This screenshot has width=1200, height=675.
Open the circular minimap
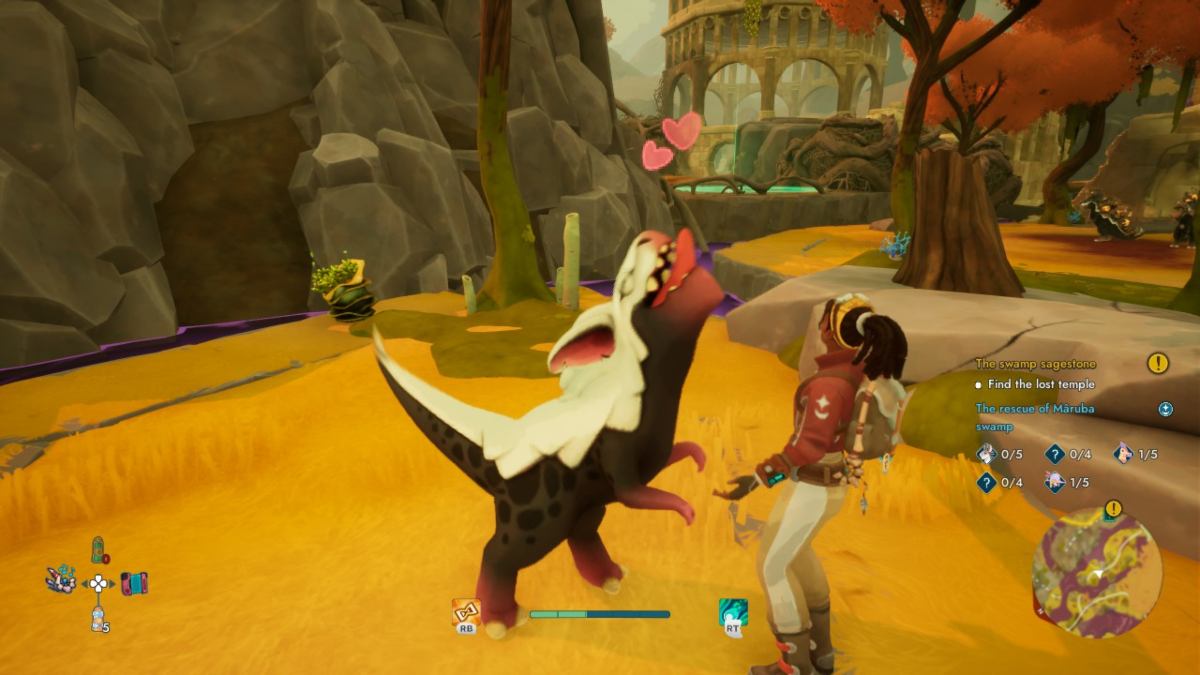pos(1097,573)
